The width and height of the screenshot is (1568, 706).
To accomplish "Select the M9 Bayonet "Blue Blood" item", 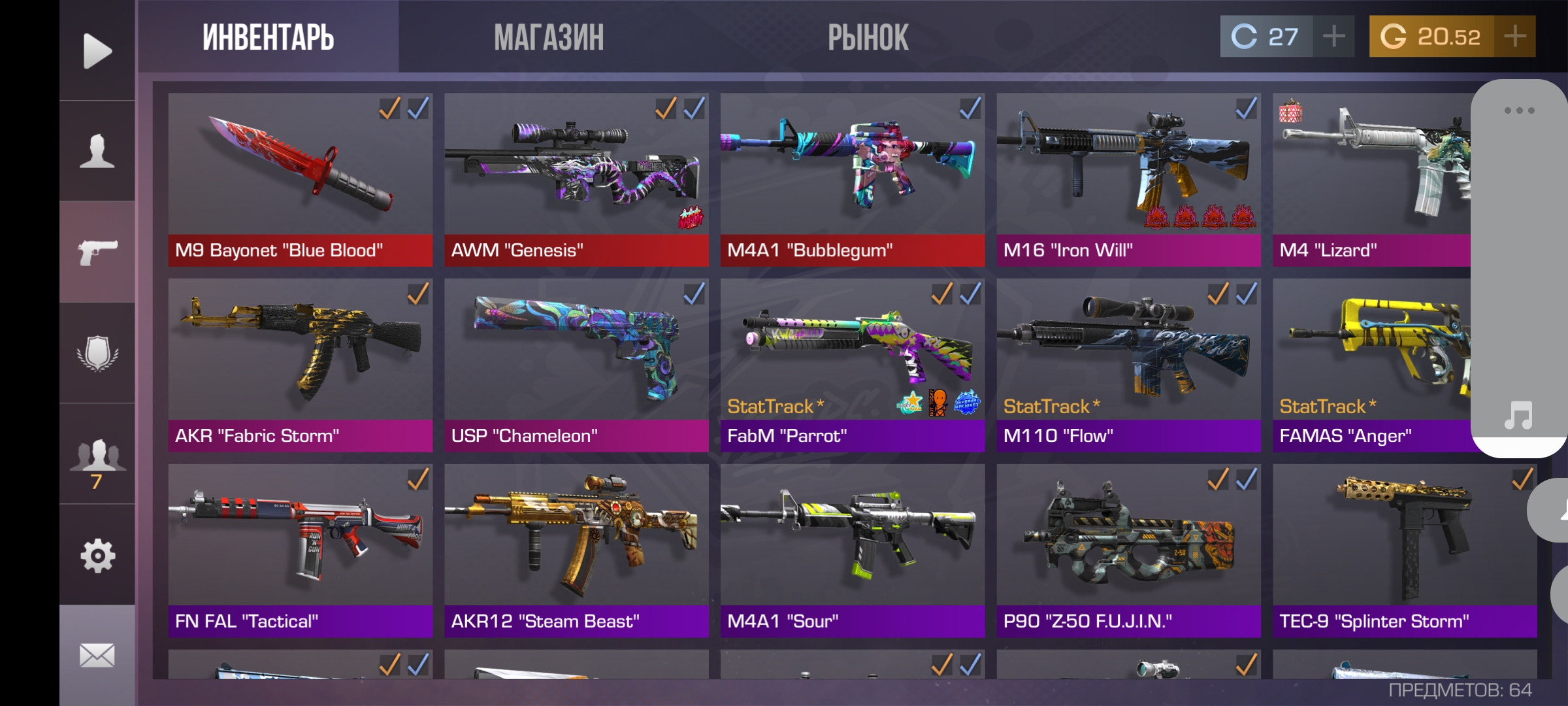I will pos(300,179).
